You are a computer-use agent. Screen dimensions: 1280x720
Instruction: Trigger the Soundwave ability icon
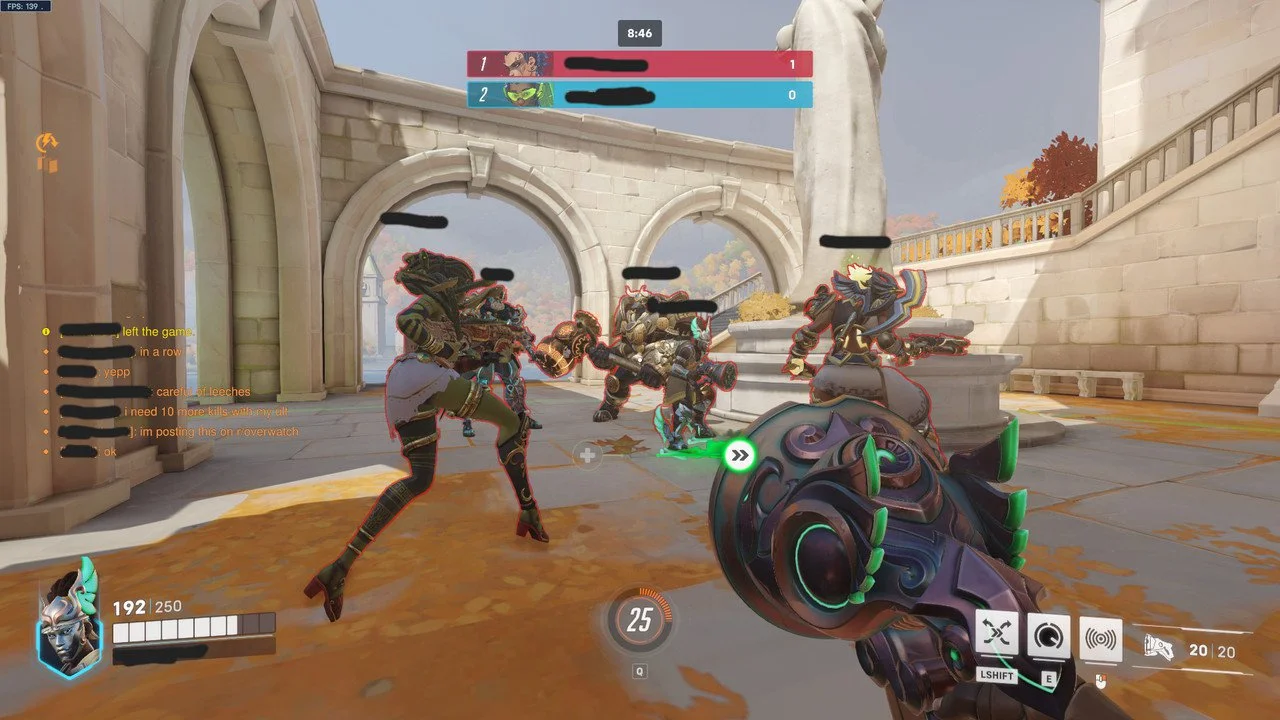pyautogui.click(x=1100, y=638)
